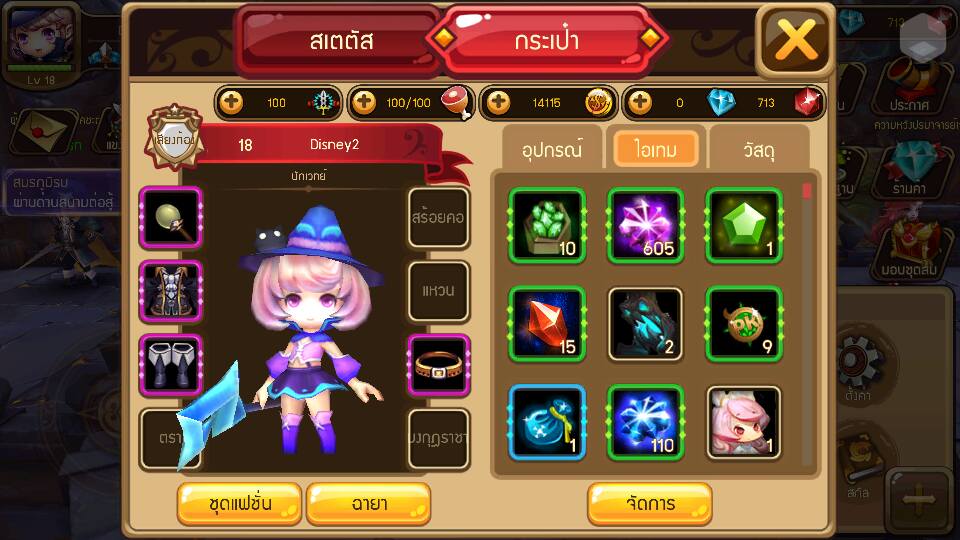This screenshot has height=540, width=960.
Task: Select the equipped belt slot
Action: pyautogui.click(x=439, y=365)
